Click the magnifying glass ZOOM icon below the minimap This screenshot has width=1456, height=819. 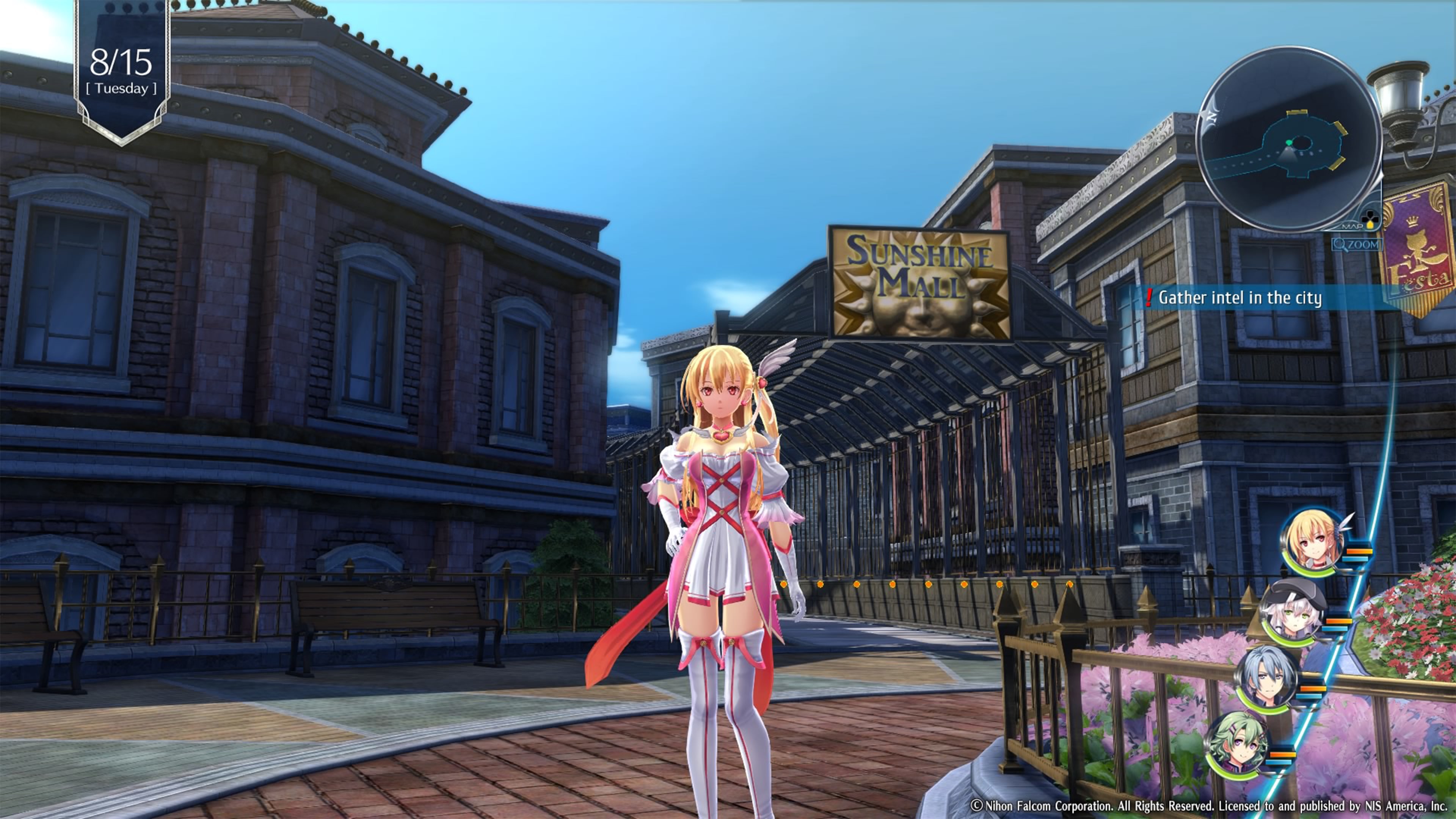[x=1341, y=245]
